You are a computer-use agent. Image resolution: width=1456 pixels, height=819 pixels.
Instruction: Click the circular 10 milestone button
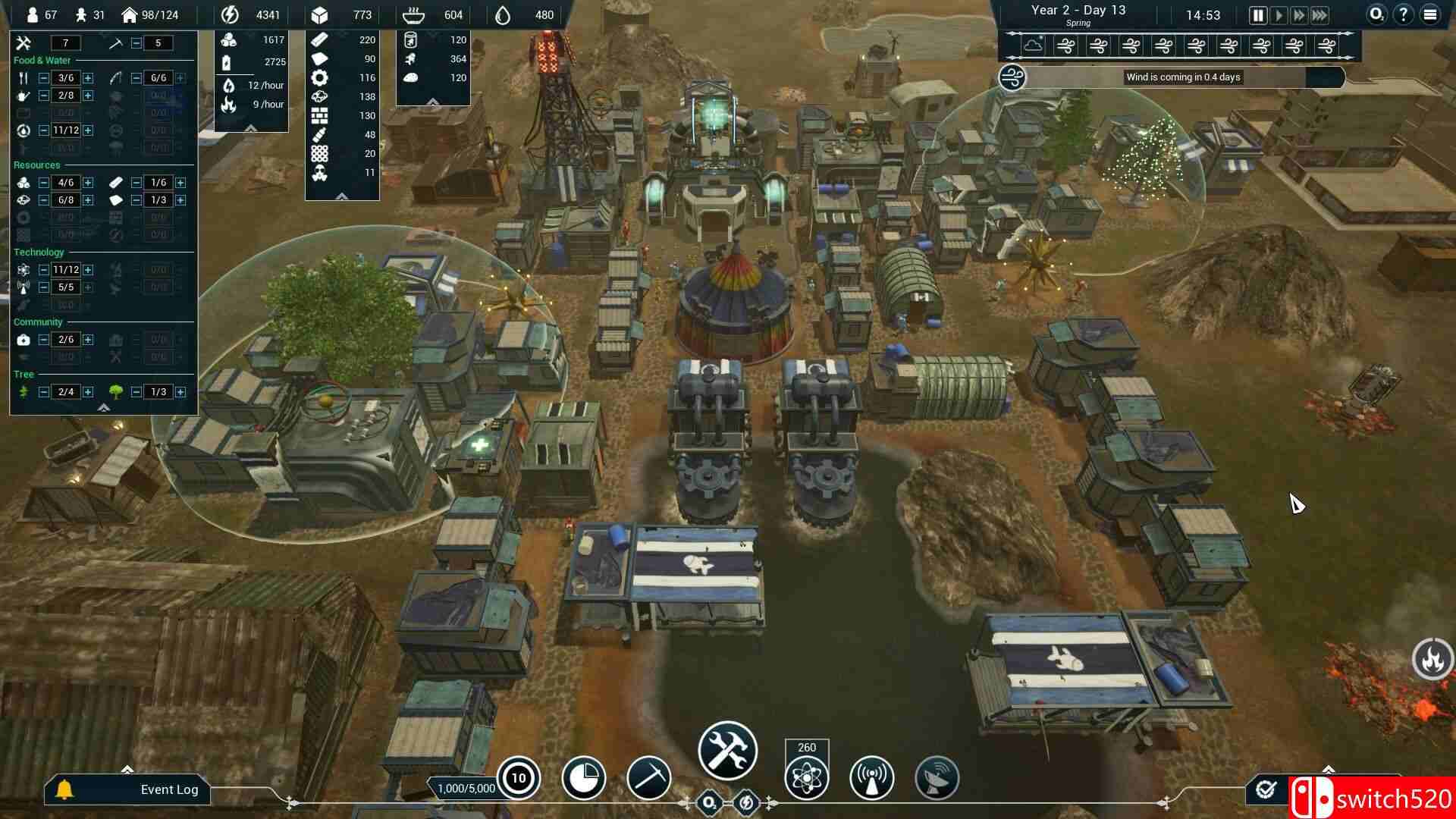point(519,778)
